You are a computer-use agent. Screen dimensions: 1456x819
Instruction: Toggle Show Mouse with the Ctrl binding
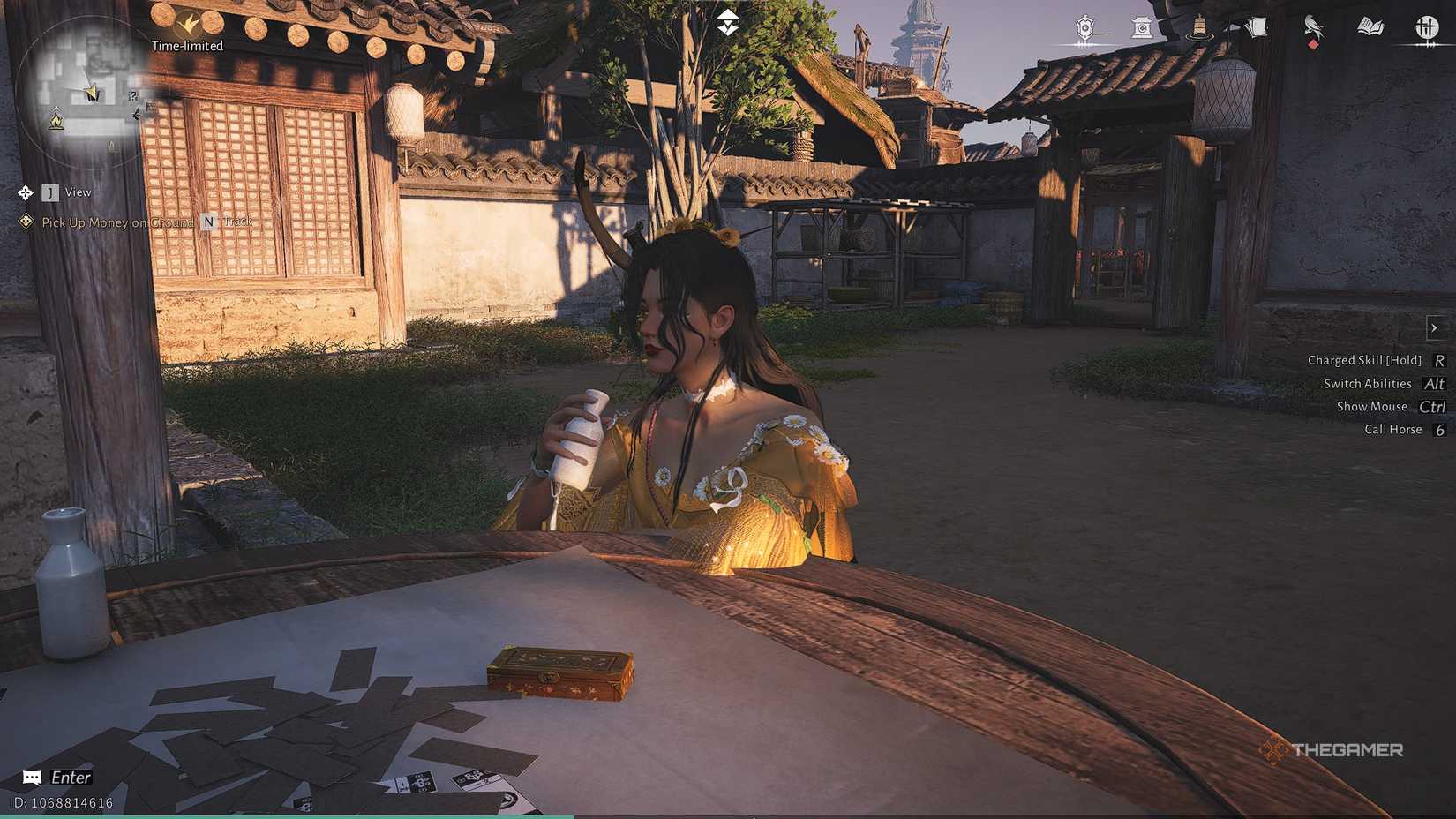(x=1431, y=407)
